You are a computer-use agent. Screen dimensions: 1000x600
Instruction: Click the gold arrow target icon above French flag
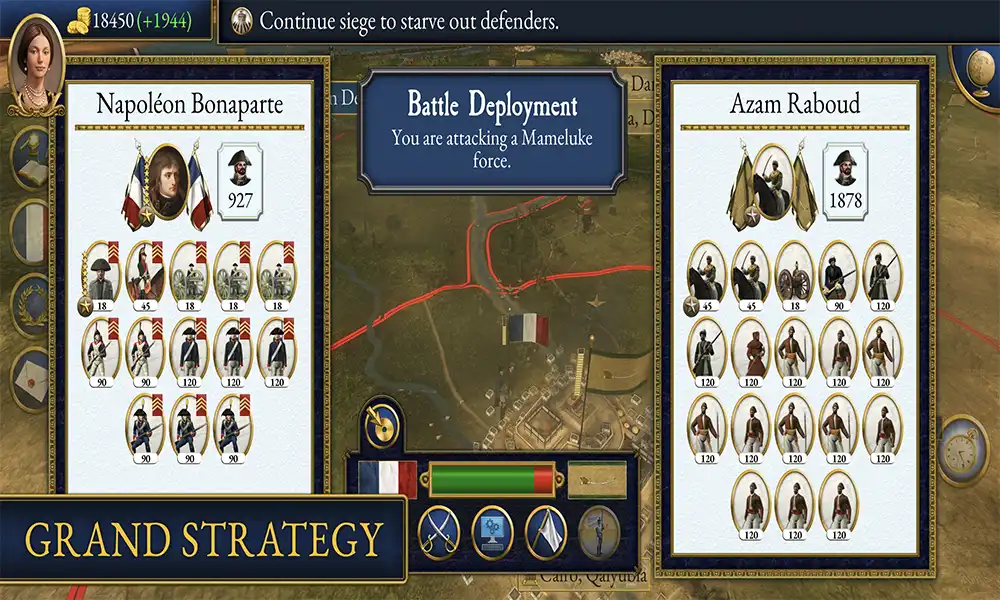pos(382,426)
